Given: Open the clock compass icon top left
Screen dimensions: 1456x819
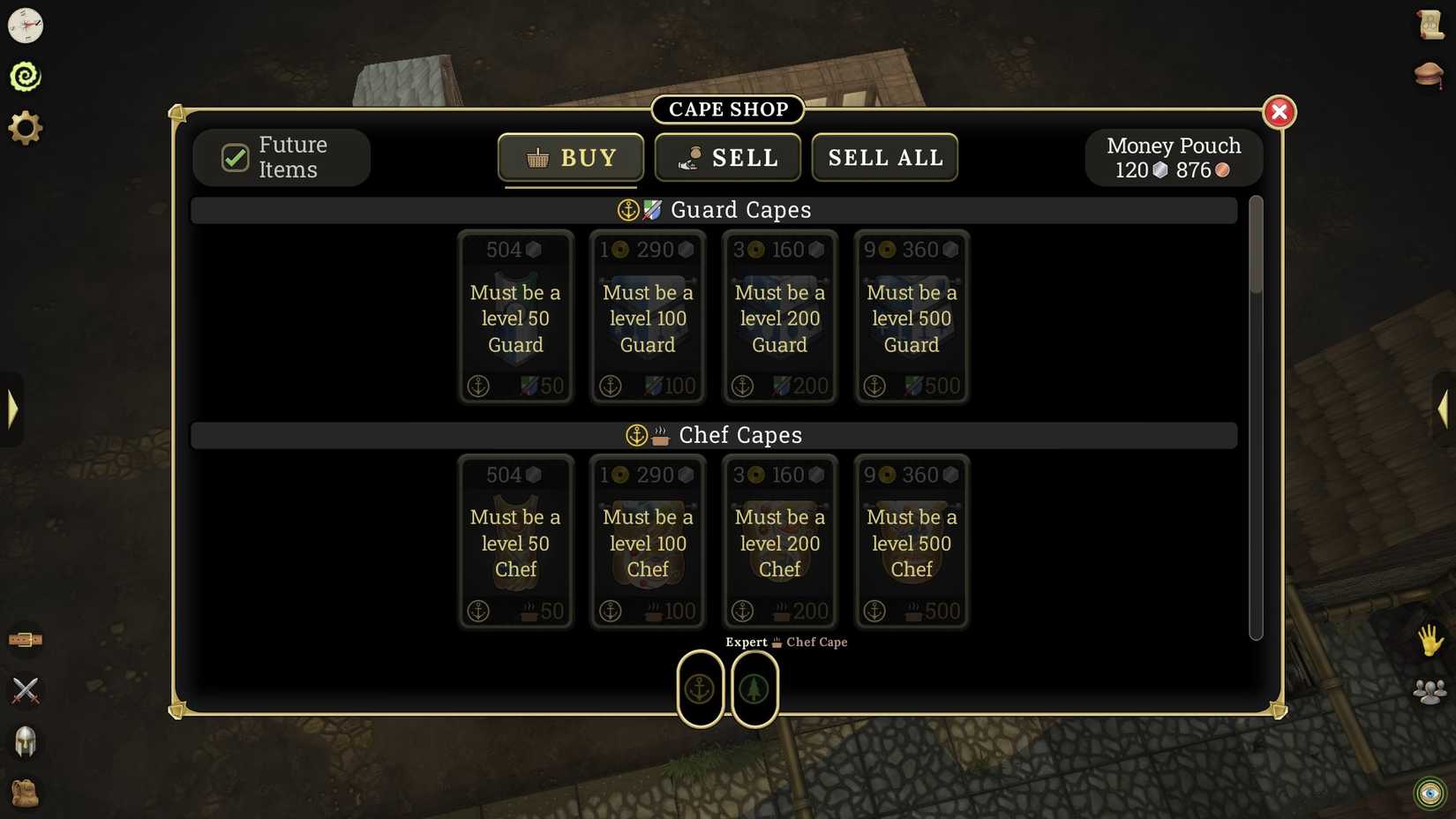Looking at the screenshot, I should pos(26,26).
